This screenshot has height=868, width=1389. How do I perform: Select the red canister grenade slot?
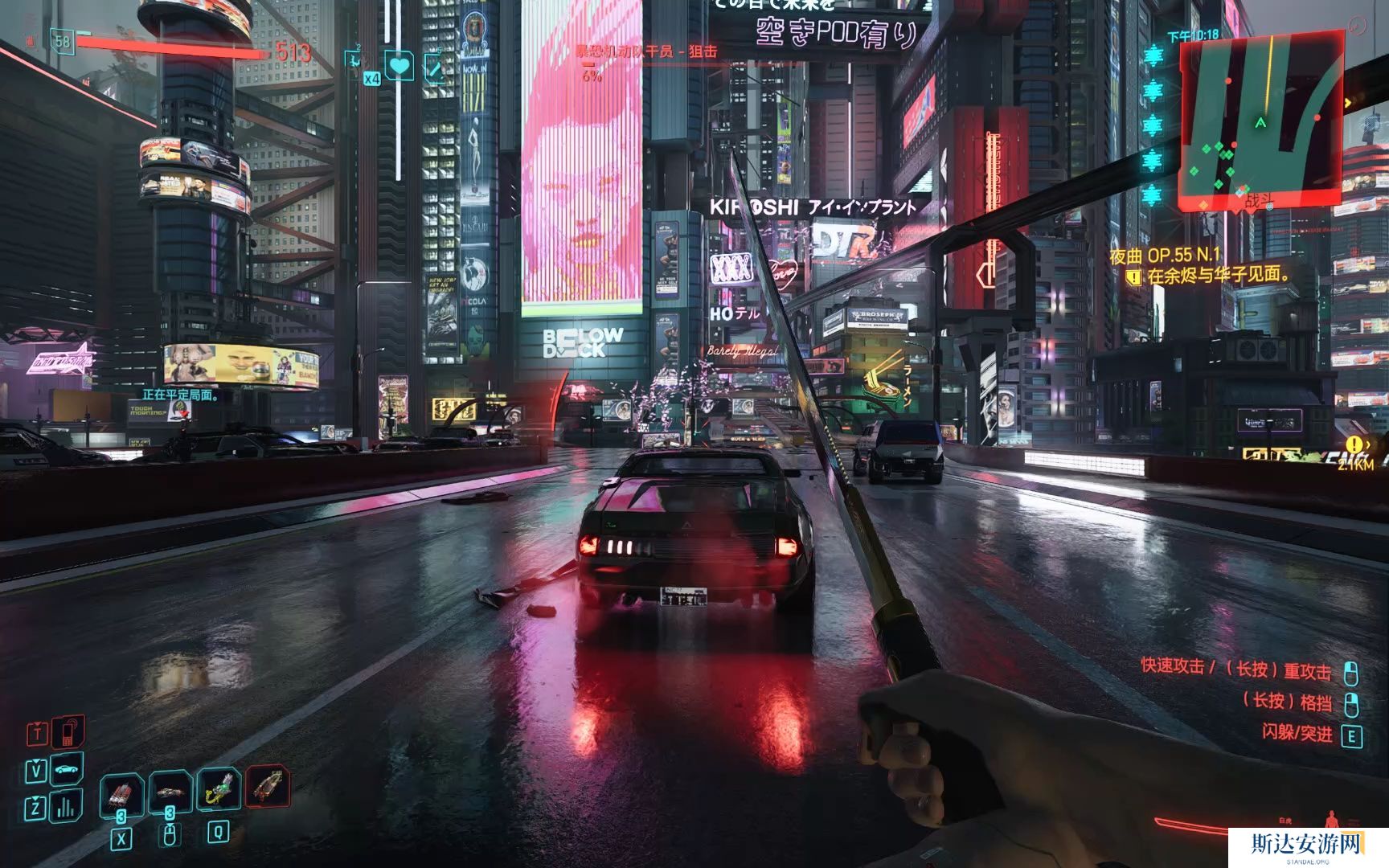click(121, 793)
